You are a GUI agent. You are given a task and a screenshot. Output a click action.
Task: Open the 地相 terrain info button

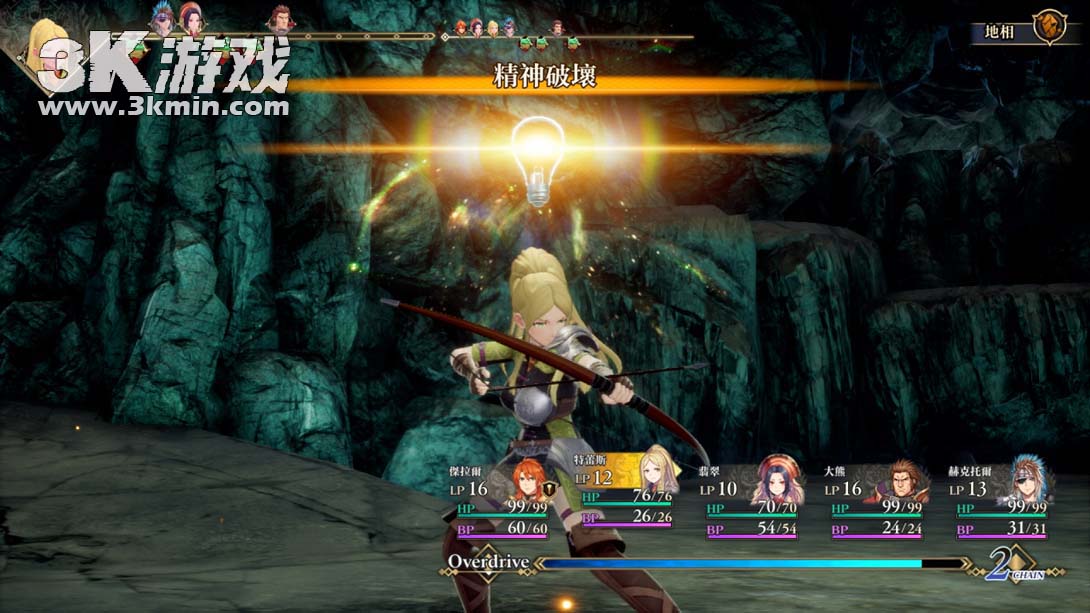click(x=1025, y=30)
